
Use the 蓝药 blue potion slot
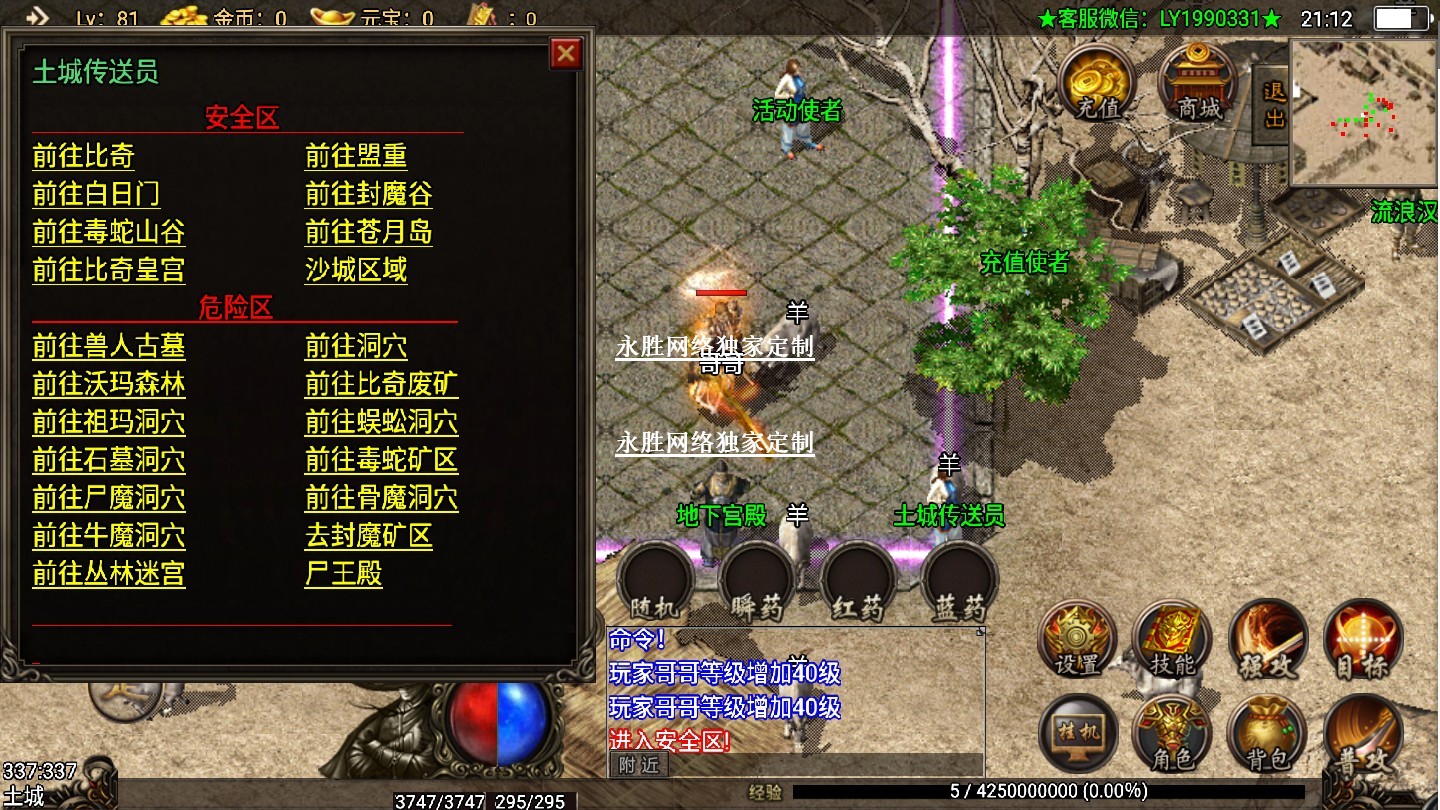click(x=959, y=582)
